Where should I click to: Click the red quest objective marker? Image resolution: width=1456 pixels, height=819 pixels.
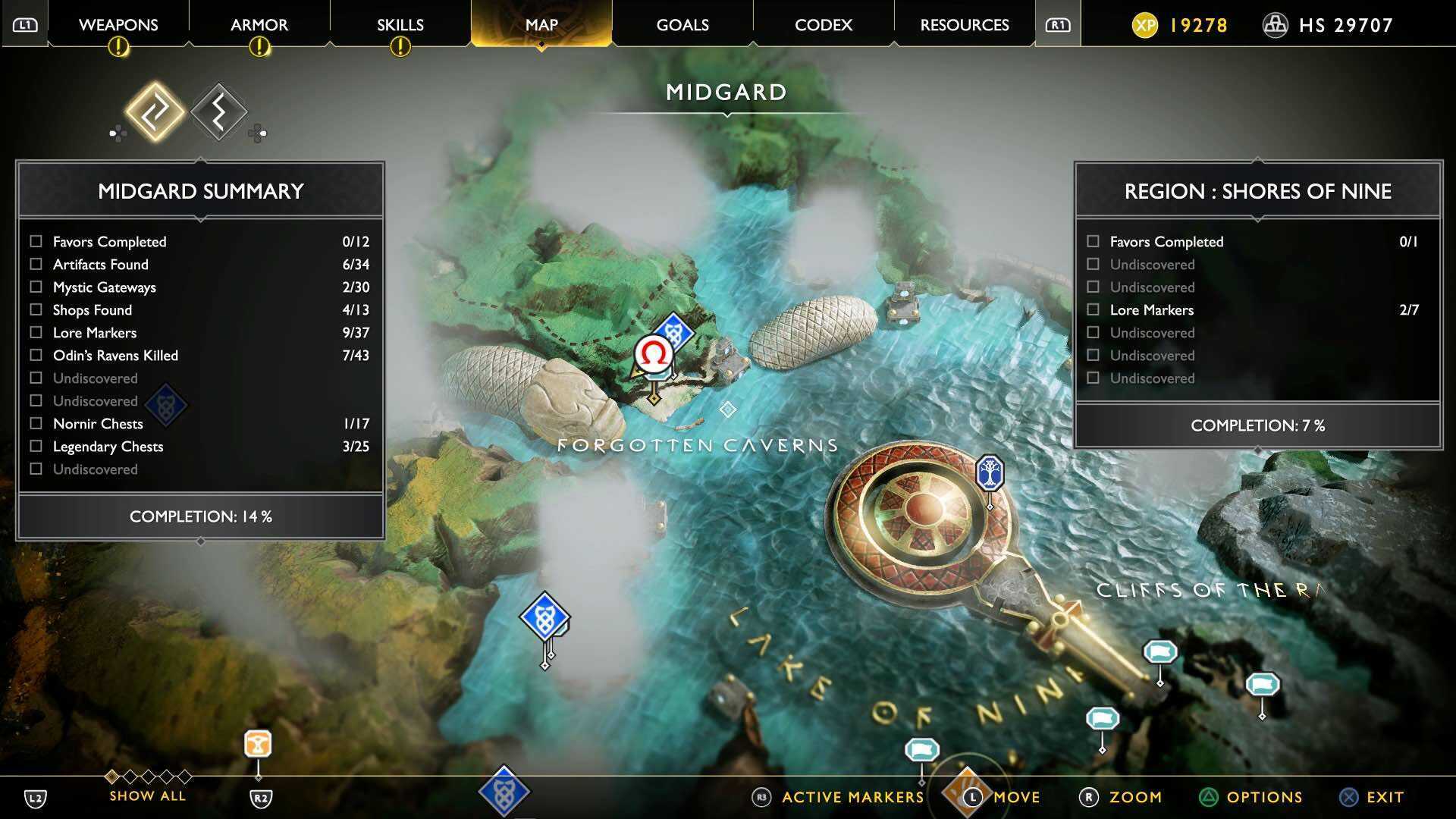(654, 355)
